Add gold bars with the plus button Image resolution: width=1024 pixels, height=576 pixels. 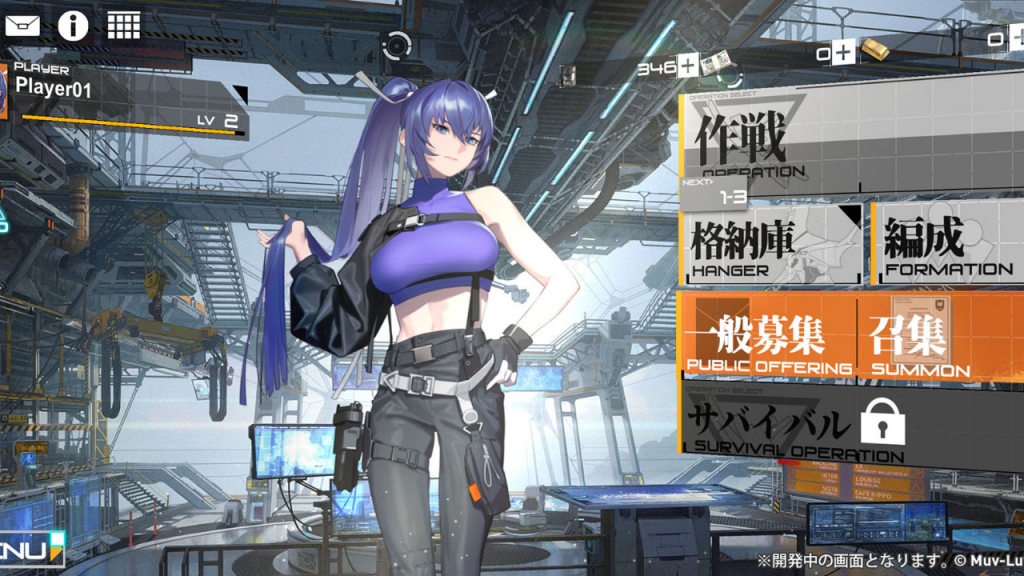(844, 52)
